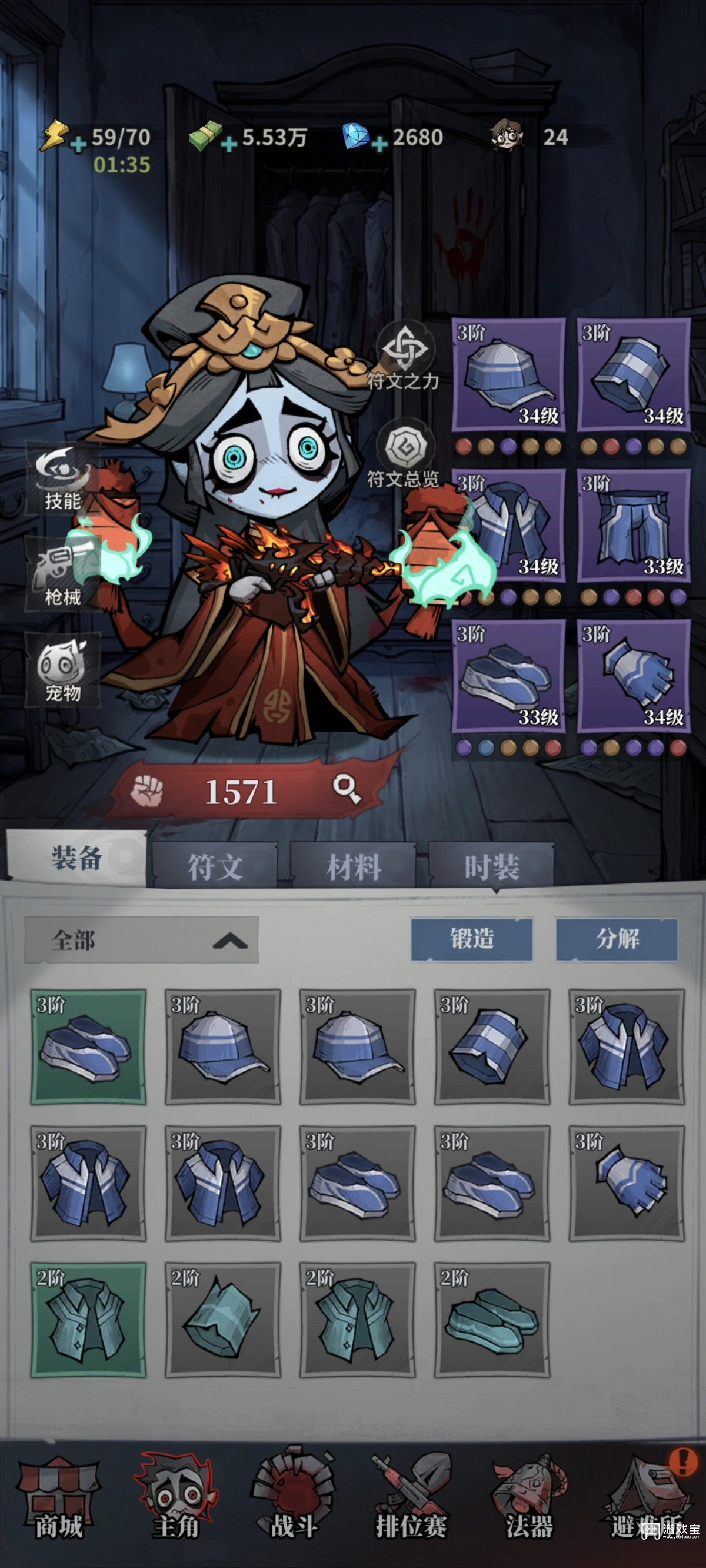Open the 战斗 battle screen
This screenshot has height=1568, width=706.
tap(294, 1502)
